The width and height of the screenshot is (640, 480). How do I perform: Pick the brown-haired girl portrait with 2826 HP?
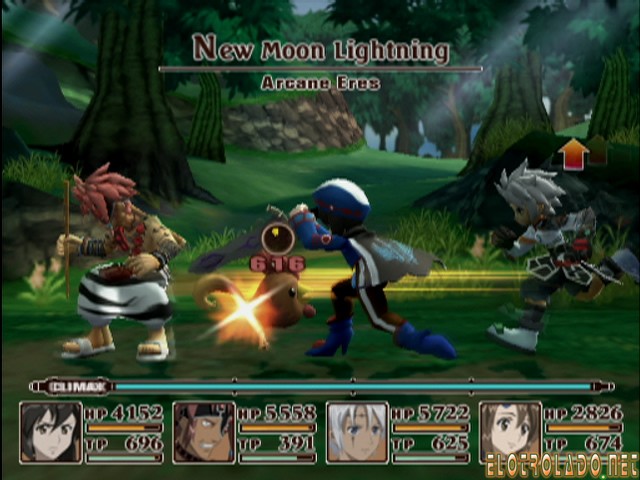coord(510,432)
